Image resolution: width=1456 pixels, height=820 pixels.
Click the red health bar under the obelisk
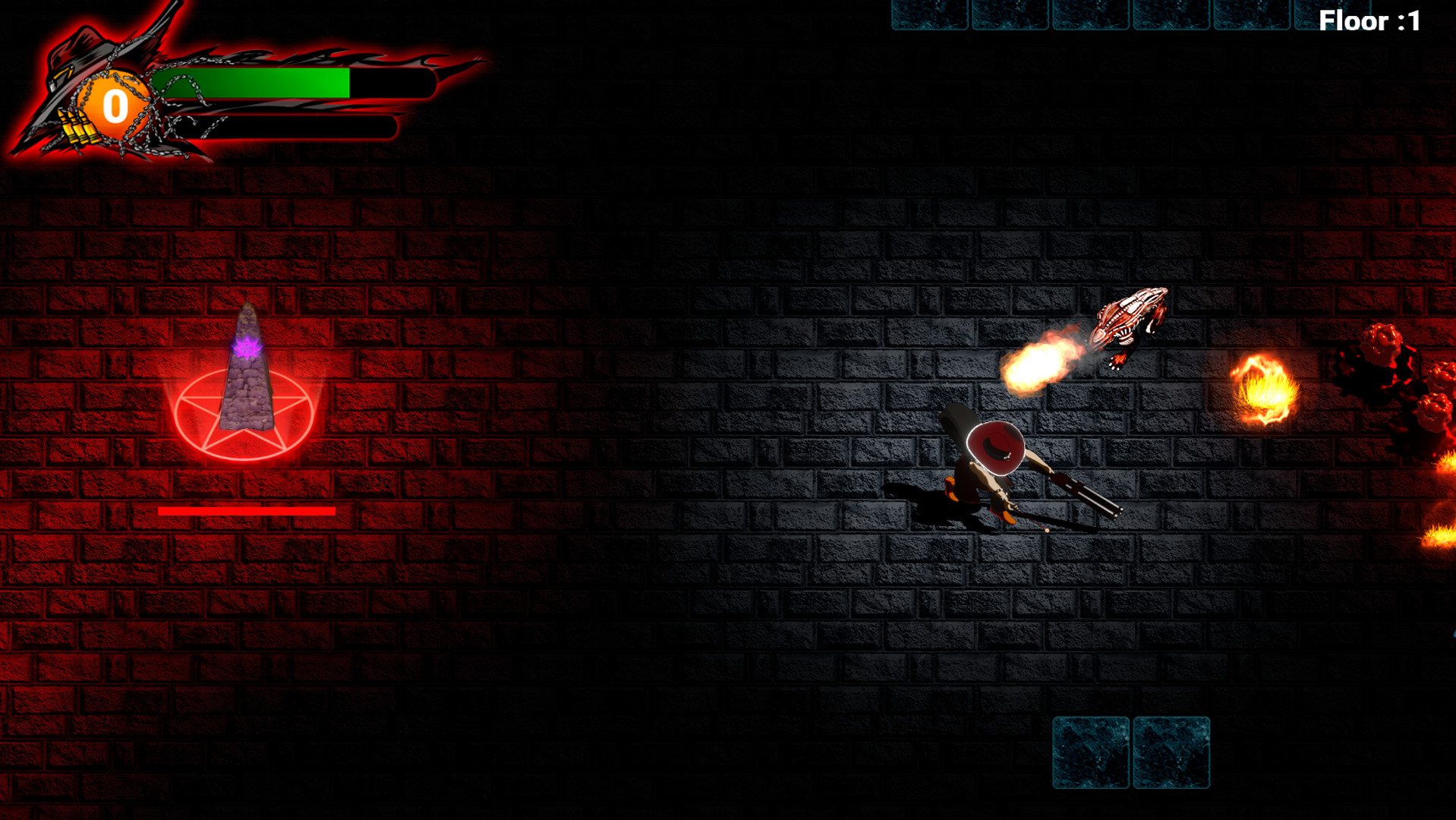(247, 511)
